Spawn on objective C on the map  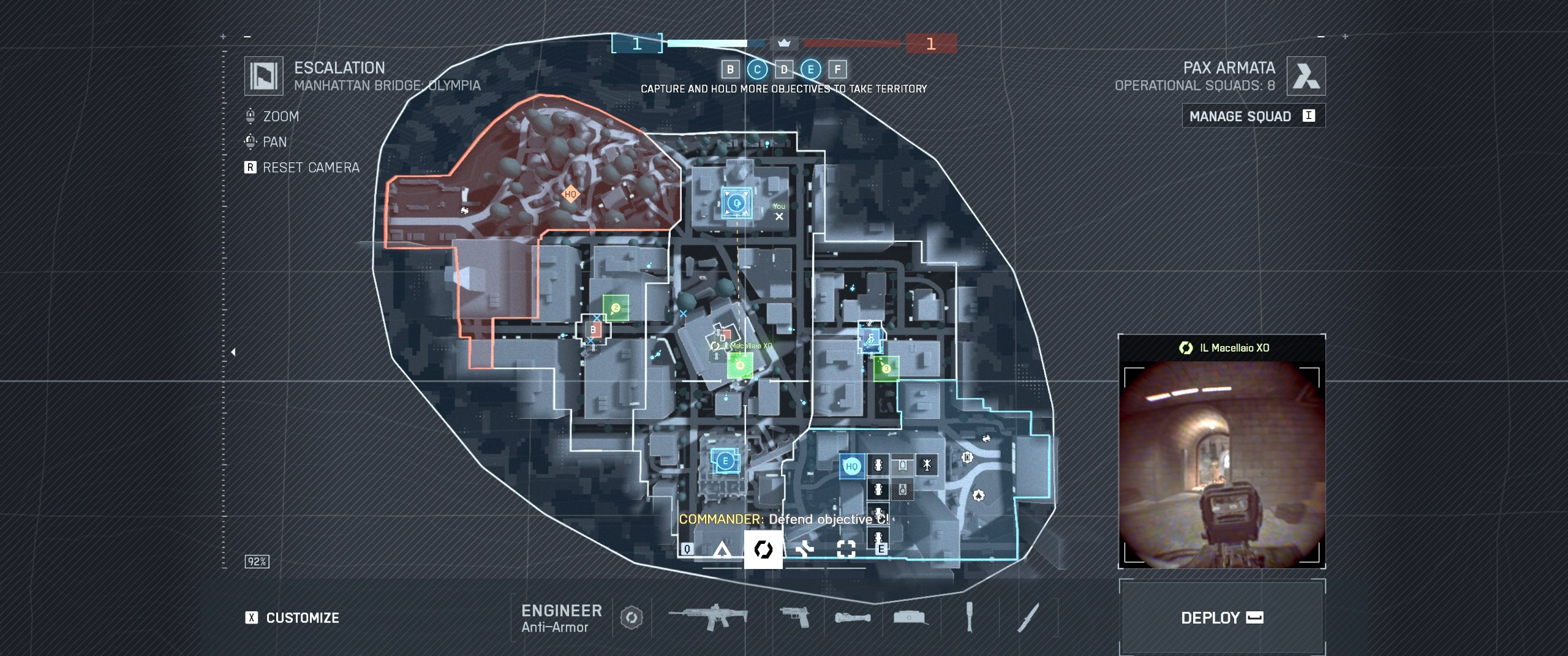point(736,203)
